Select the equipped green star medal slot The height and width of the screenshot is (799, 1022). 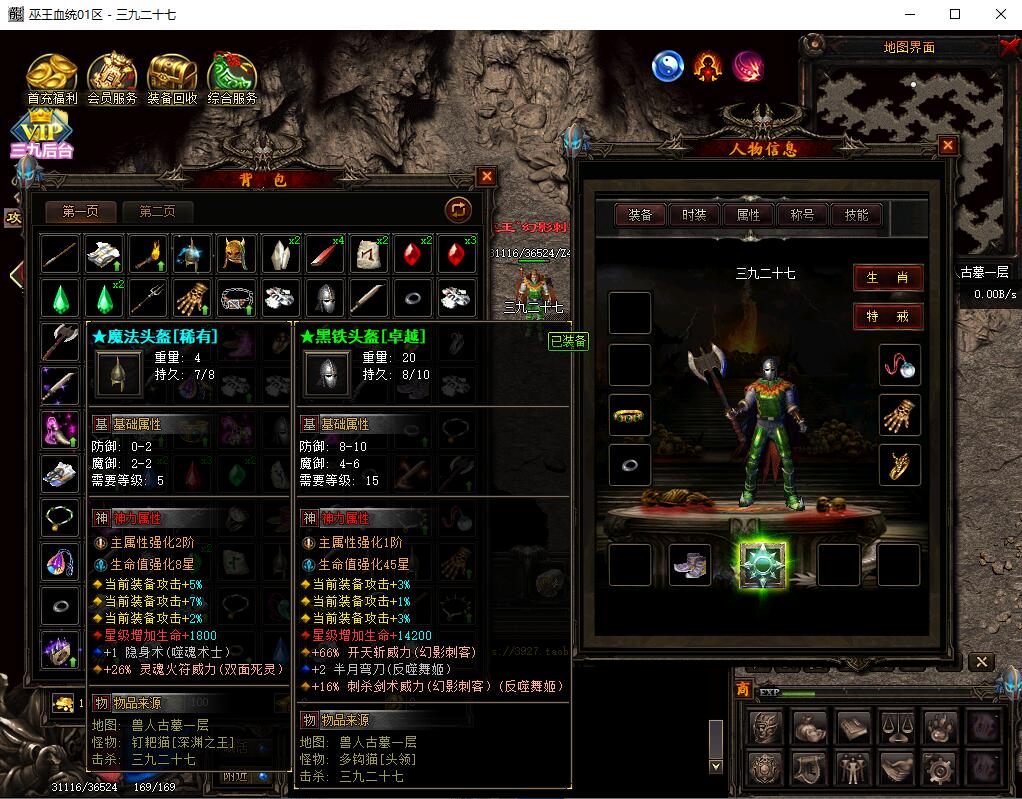pyautogui.click(x=764, y=564)
